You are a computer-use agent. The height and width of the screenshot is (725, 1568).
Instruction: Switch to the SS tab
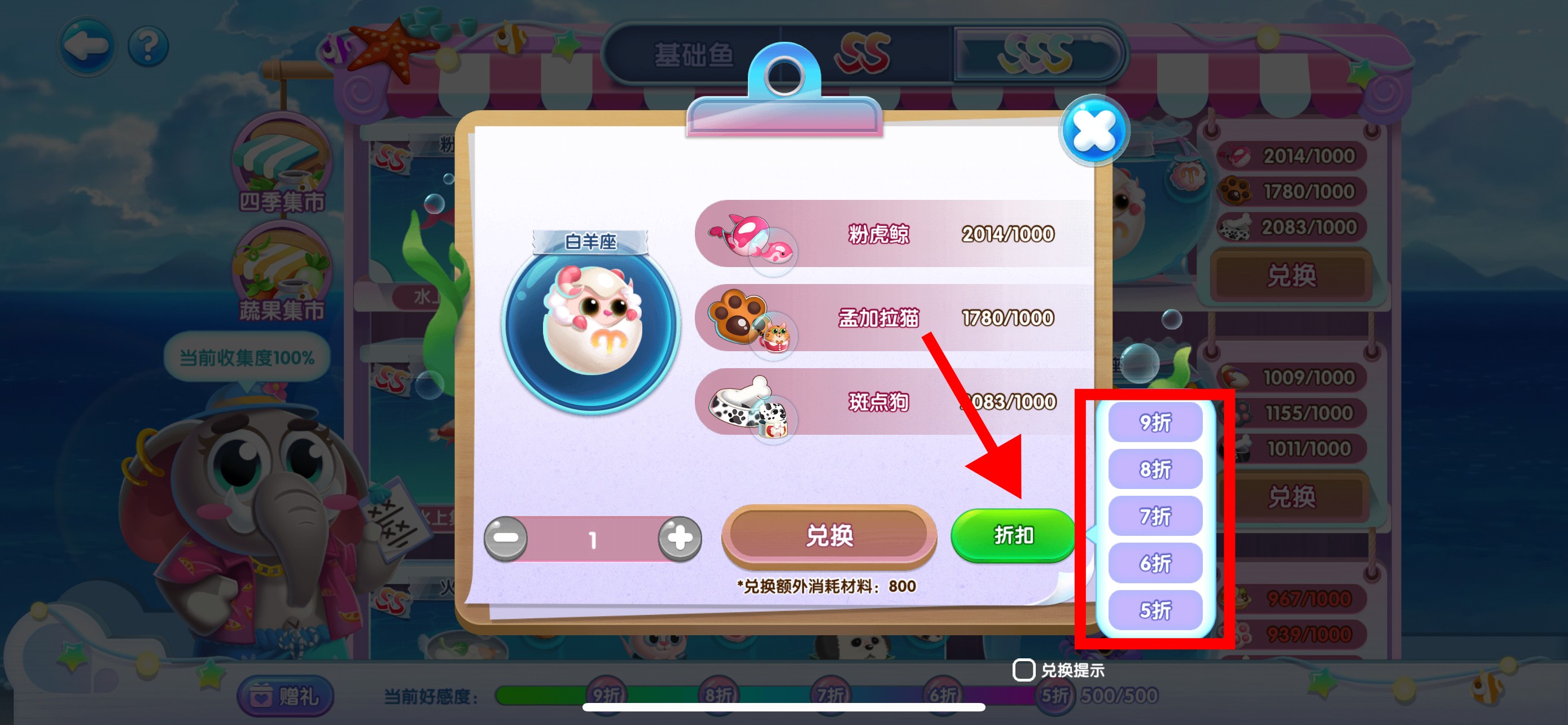click(x=861, y=54)
